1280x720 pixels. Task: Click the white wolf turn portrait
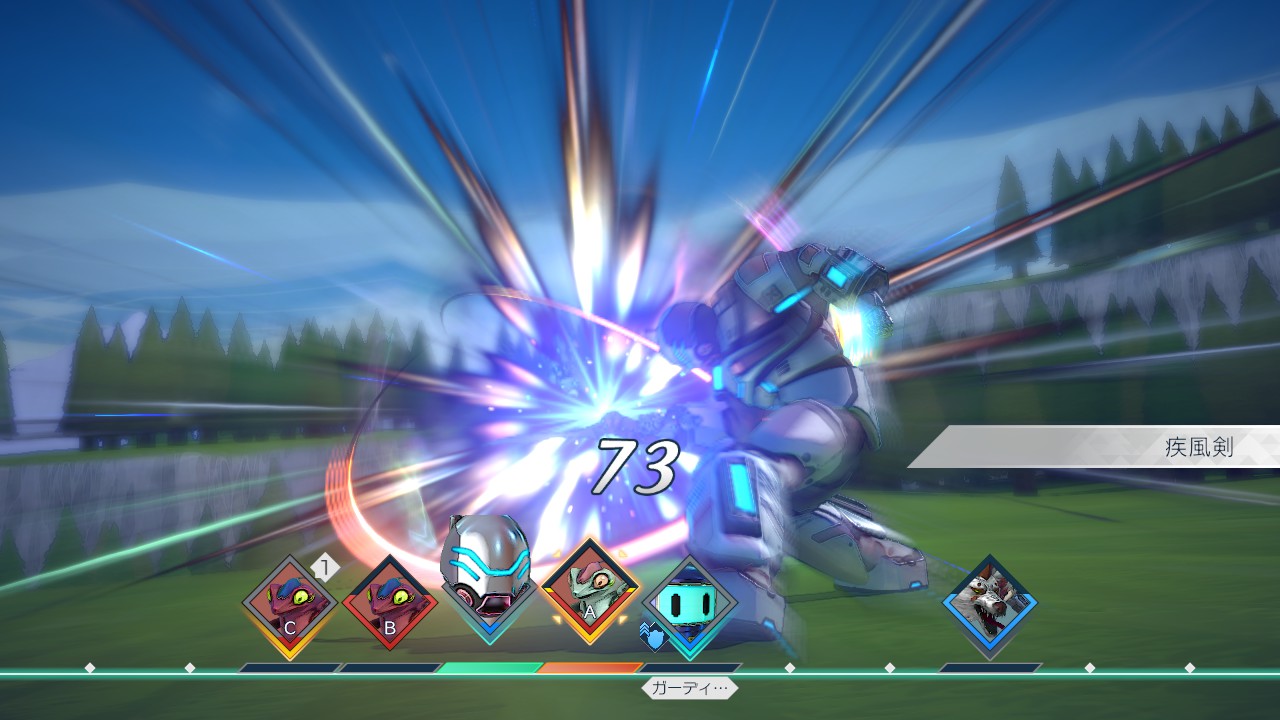990,604
